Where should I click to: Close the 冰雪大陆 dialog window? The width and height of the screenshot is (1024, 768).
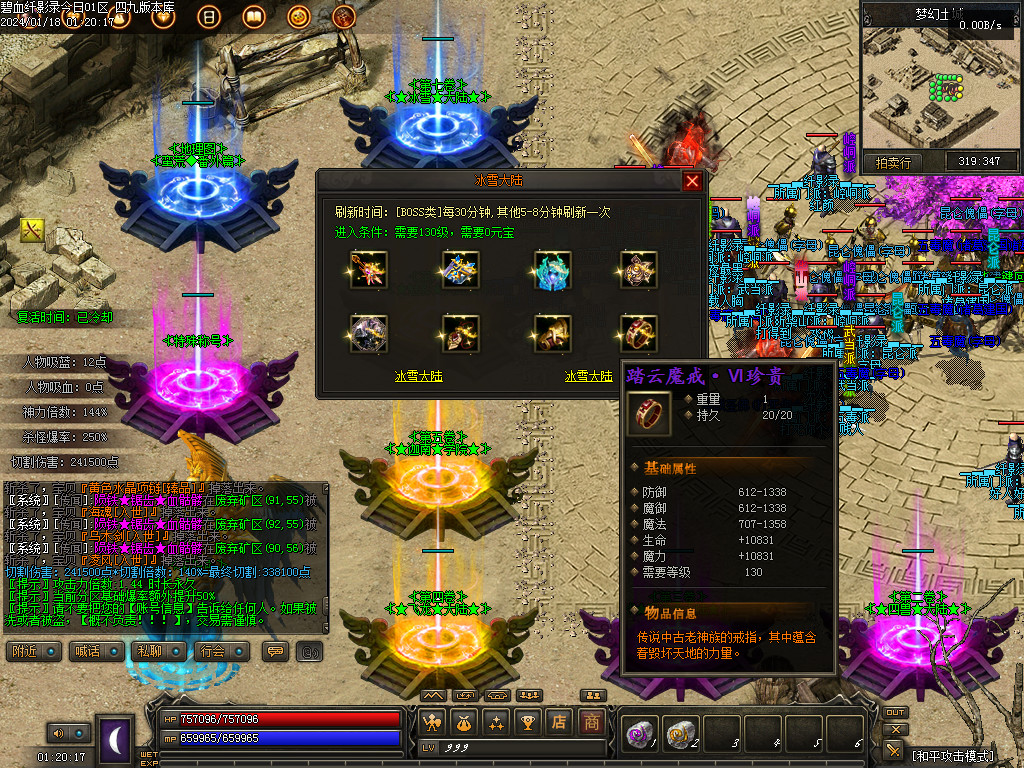[x=692, y=181]
